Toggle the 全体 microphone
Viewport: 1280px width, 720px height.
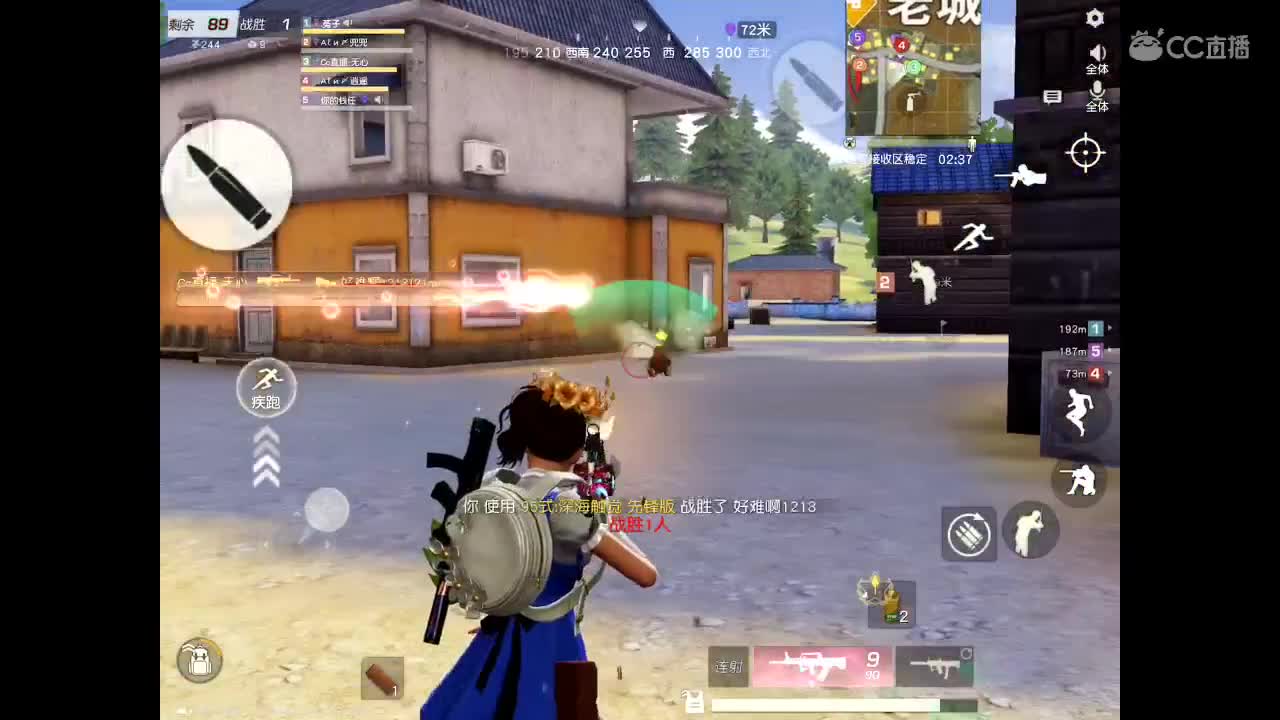(x=1098, y=92)
